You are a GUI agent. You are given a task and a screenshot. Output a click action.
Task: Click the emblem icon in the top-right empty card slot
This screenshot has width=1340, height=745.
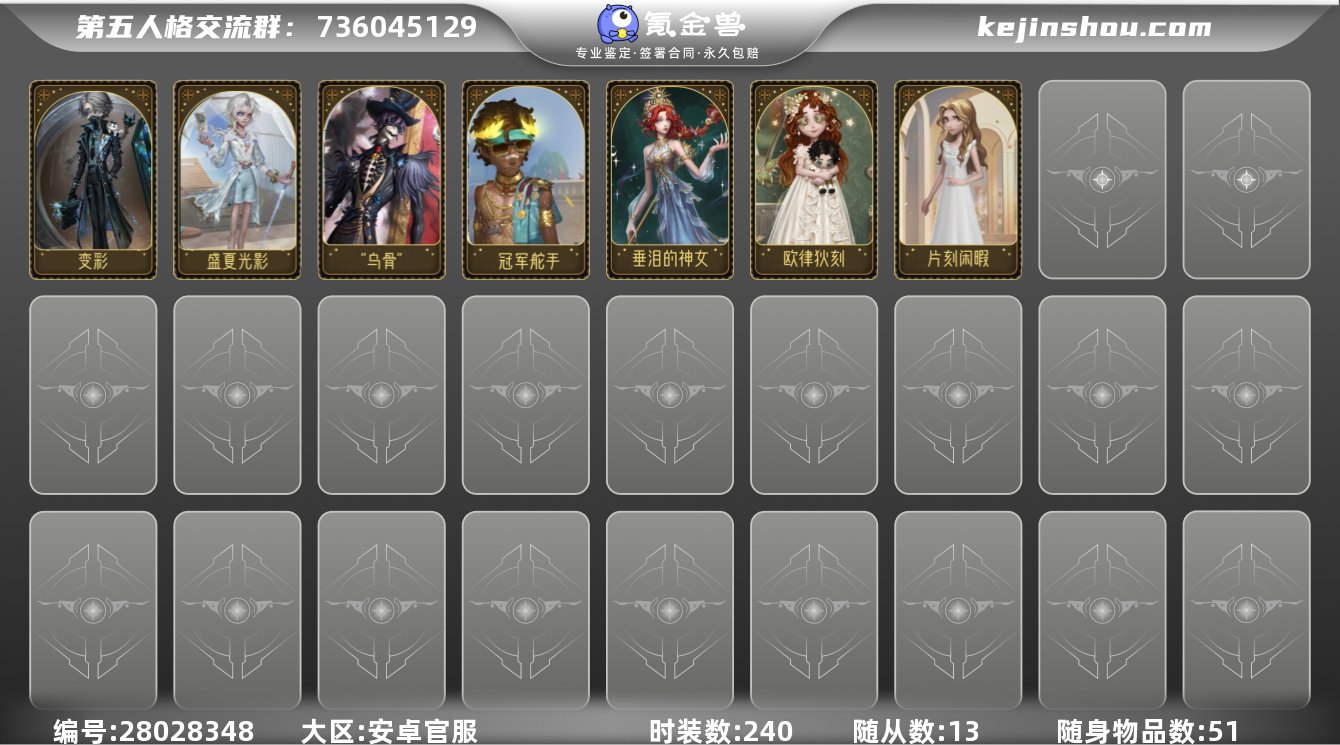click(1244, 178)
